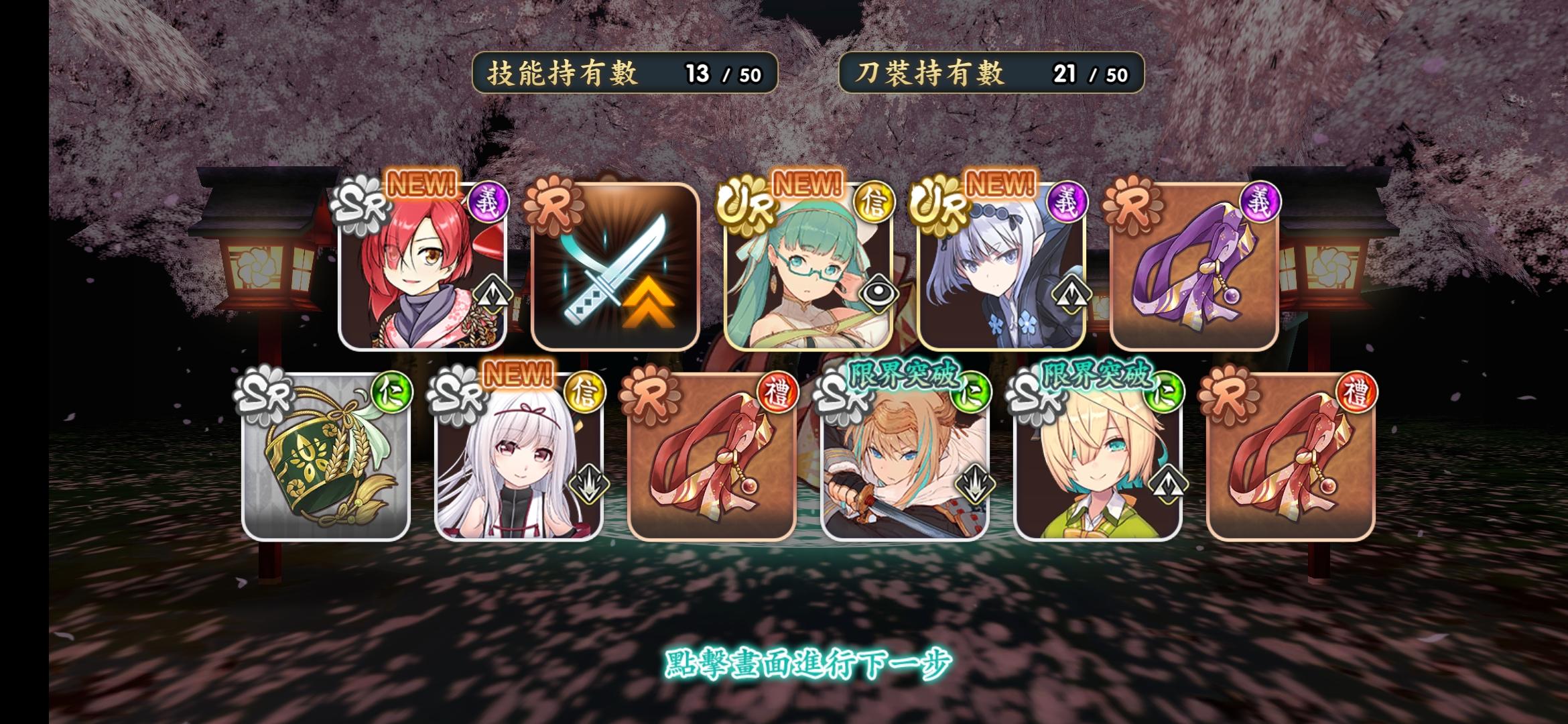Image resolution: width=1568 pixels, height=724 pixels.
Task: Select the 技能持有數 counter panel
Action: click(x=627, y=74)
